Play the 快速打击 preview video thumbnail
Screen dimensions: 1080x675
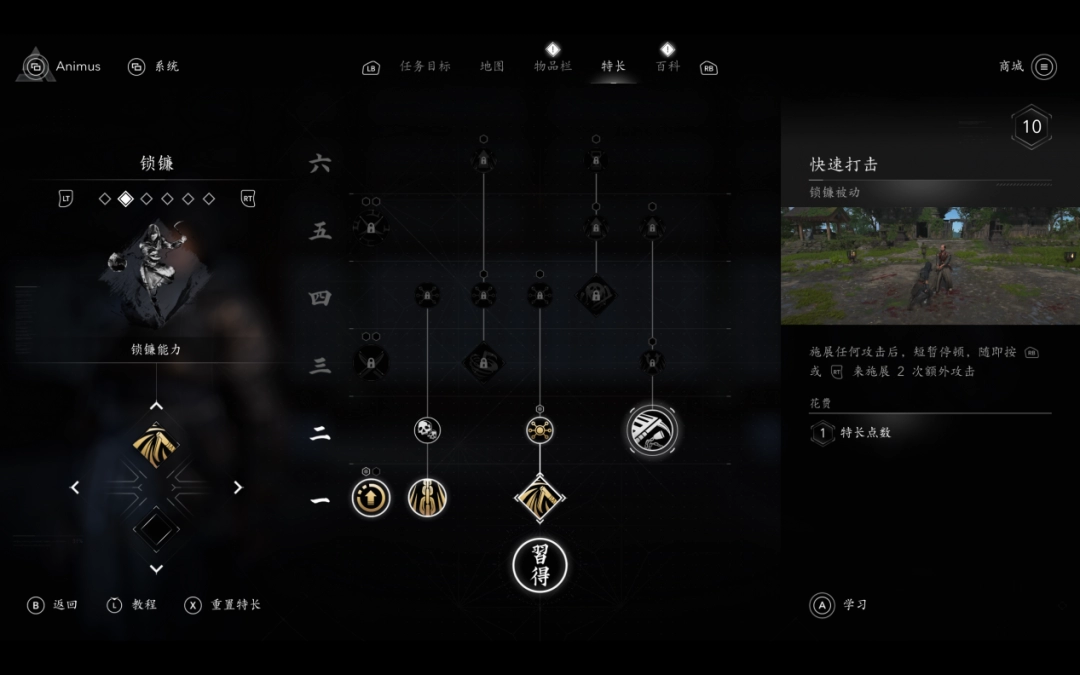click(x=930, y=266)
